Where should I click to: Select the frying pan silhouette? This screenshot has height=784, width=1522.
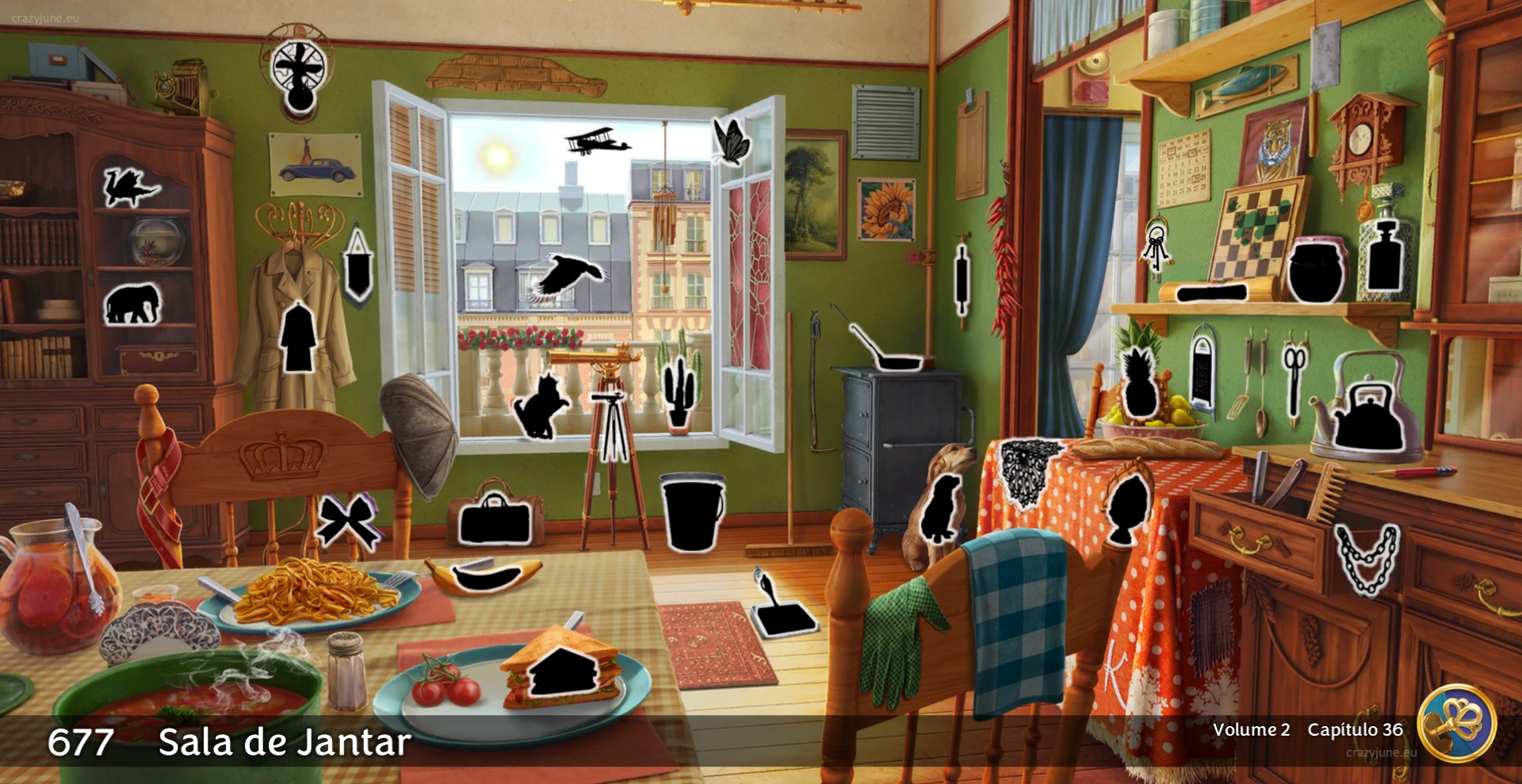pos(886,352)
